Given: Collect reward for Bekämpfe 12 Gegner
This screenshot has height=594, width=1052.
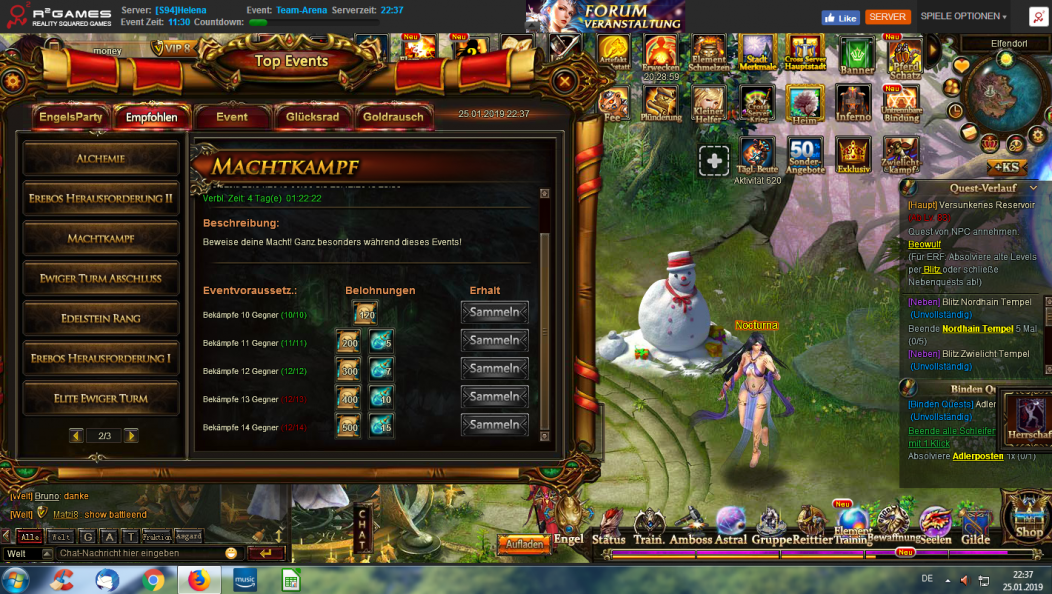Looking at the screenshot, I should (494, 369).
